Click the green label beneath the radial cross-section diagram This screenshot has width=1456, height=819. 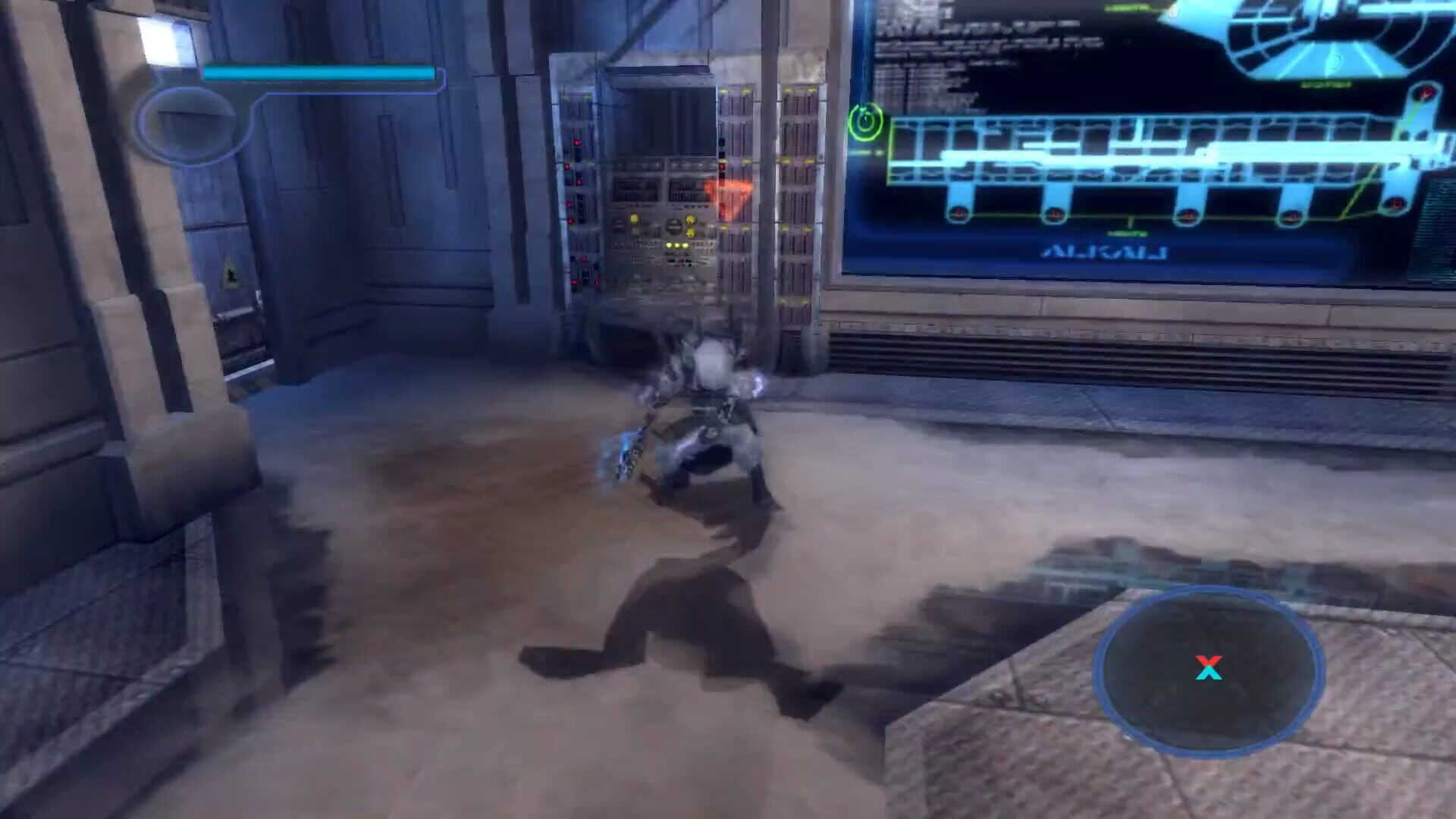(x=1326, y=84)
